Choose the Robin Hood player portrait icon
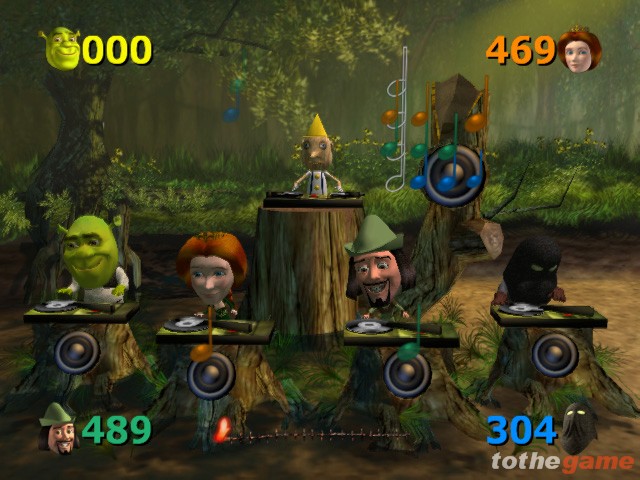 pyautogui.click(x=57, y=430)
